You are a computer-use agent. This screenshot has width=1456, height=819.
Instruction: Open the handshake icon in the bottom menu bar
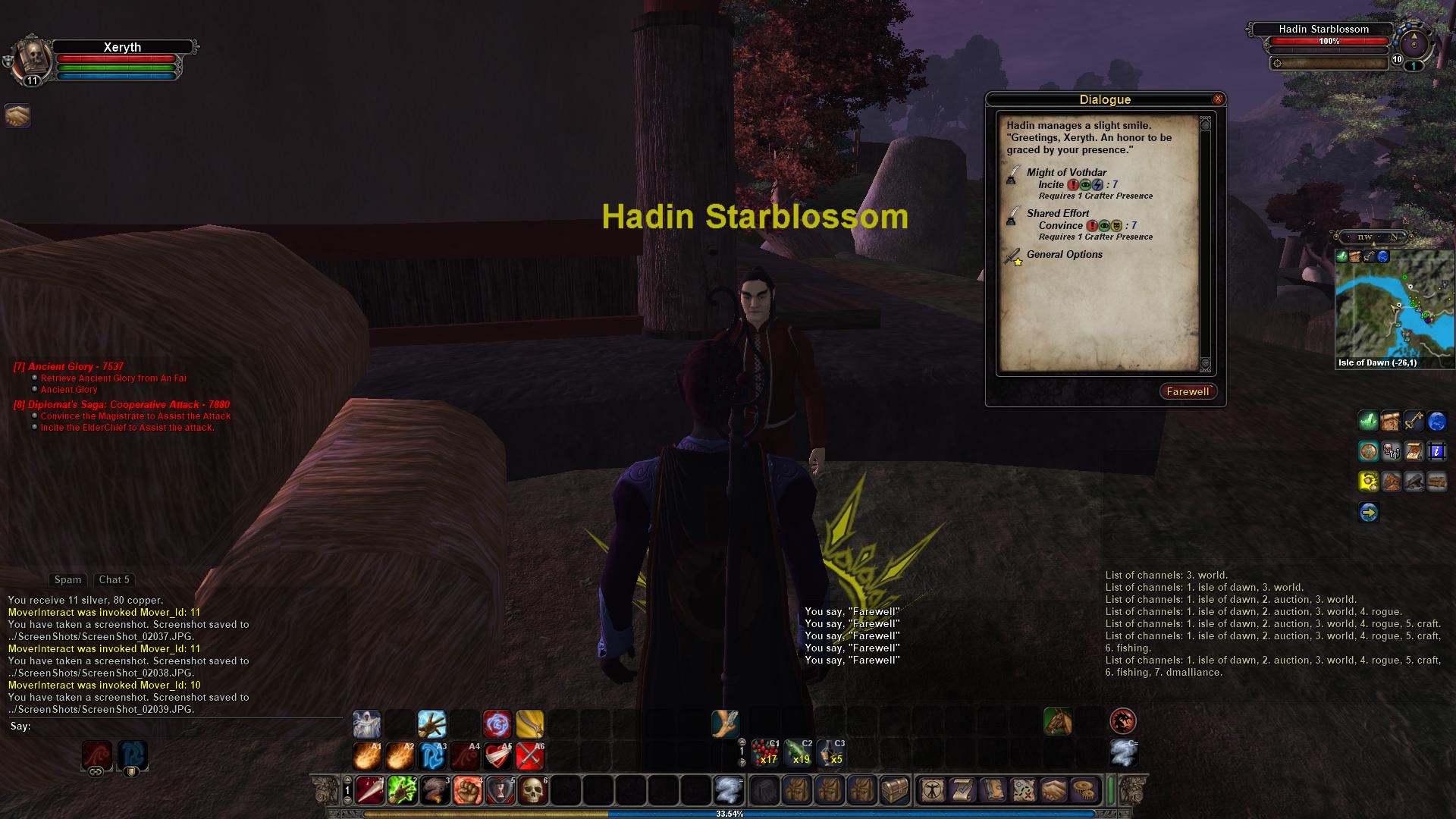(1053, 791)
